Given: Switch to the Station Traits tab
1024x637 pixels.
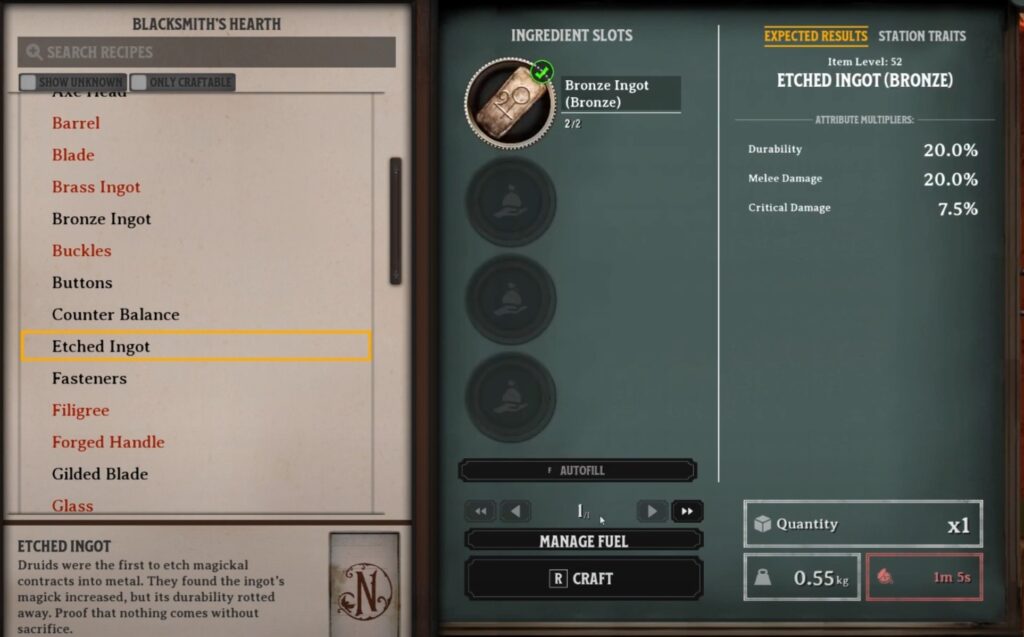Looking at the screenshot, I should pyautogui.click(x=921, y=36).
